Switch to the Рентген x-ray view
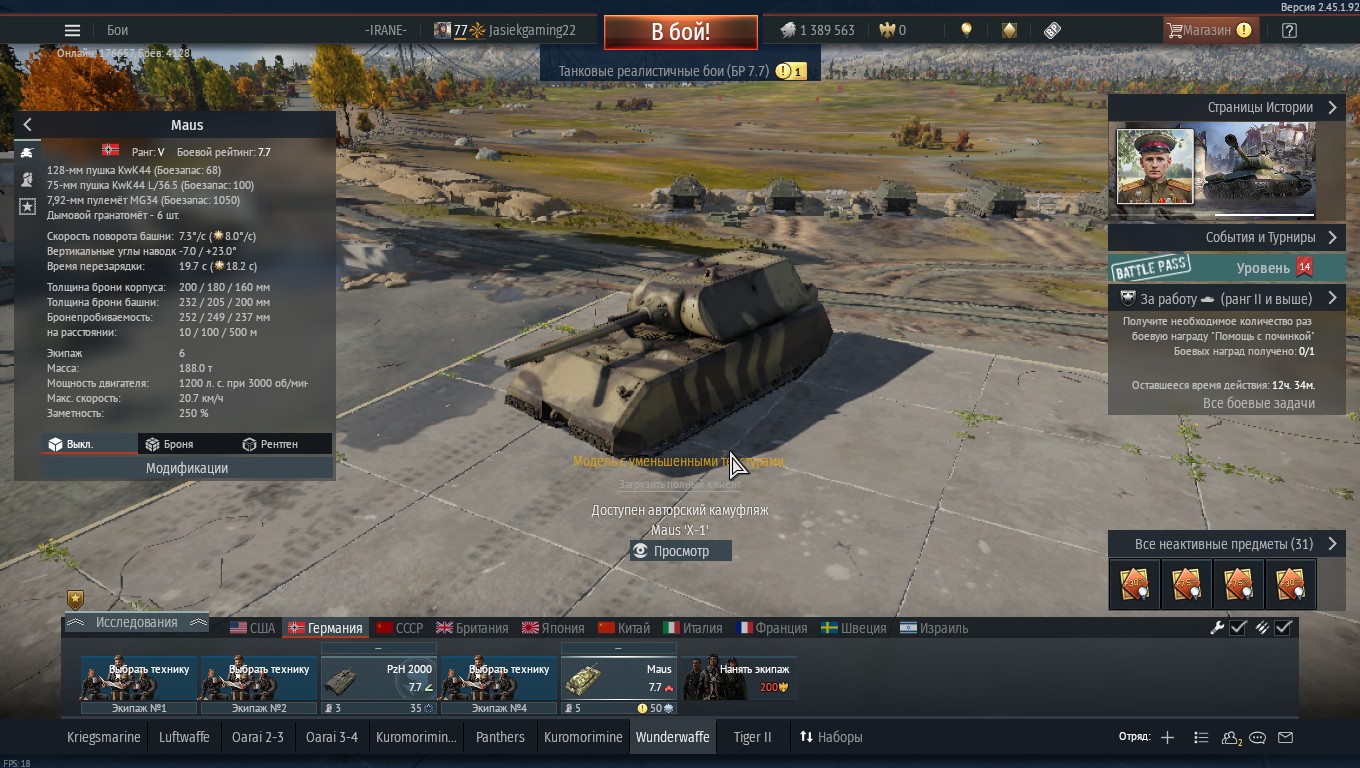 tap(270, 444)
